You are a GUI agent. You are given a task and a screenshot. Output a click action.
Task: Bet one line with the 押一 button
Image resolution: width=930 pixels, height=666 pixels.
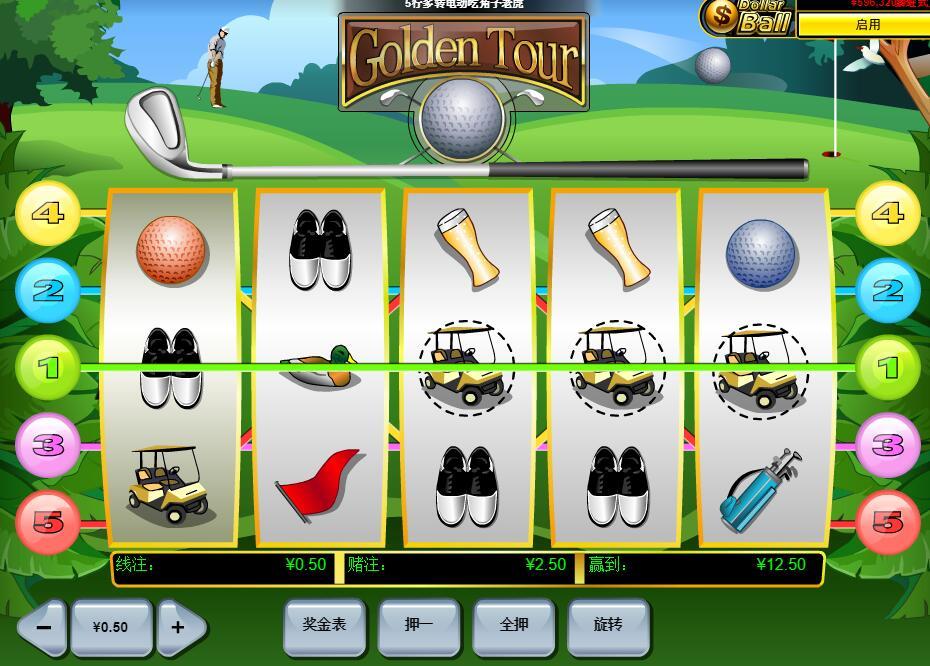tap(419, 626)
